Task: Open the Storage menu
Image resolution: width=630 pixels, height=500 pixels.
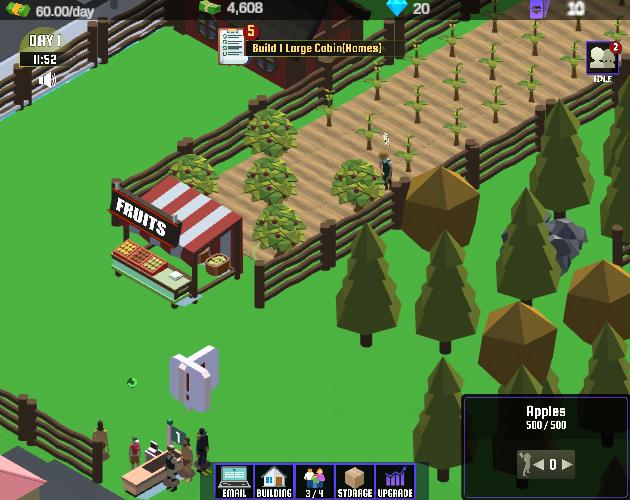Action: 354,481
